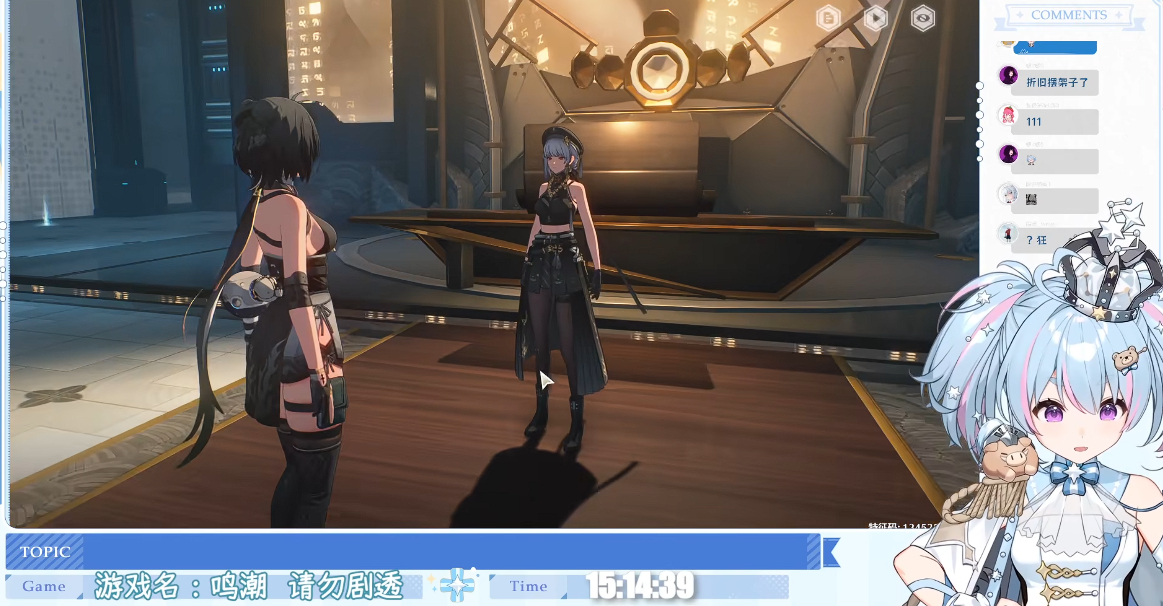The image size is (1163, 606).
Task: Toggle auto-play with the triangle hexagon button
Action: point(875,17)
